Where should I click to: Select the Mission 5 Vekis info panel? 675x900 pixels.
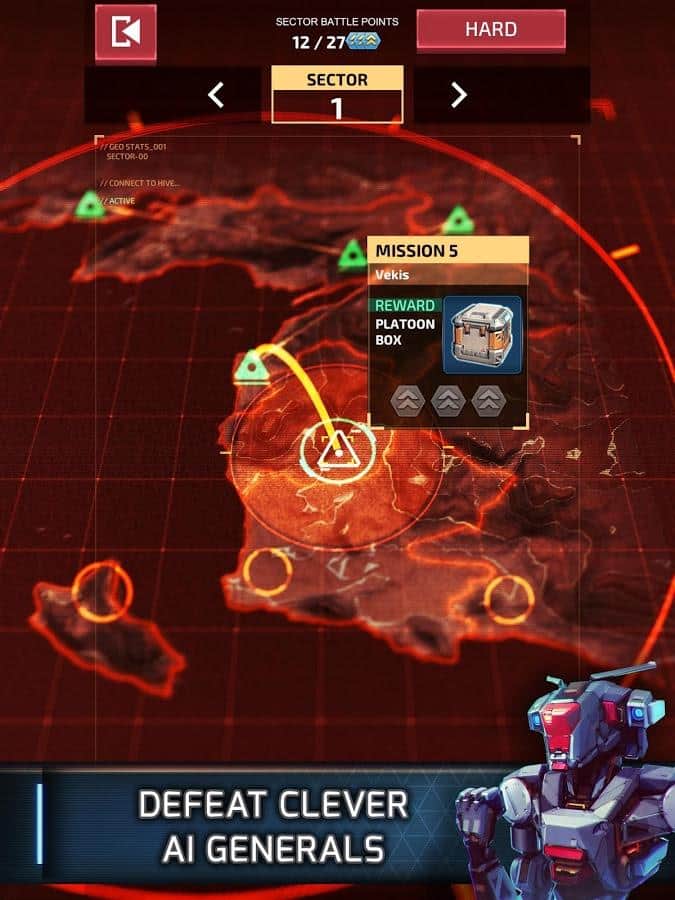tap(448, 261)
